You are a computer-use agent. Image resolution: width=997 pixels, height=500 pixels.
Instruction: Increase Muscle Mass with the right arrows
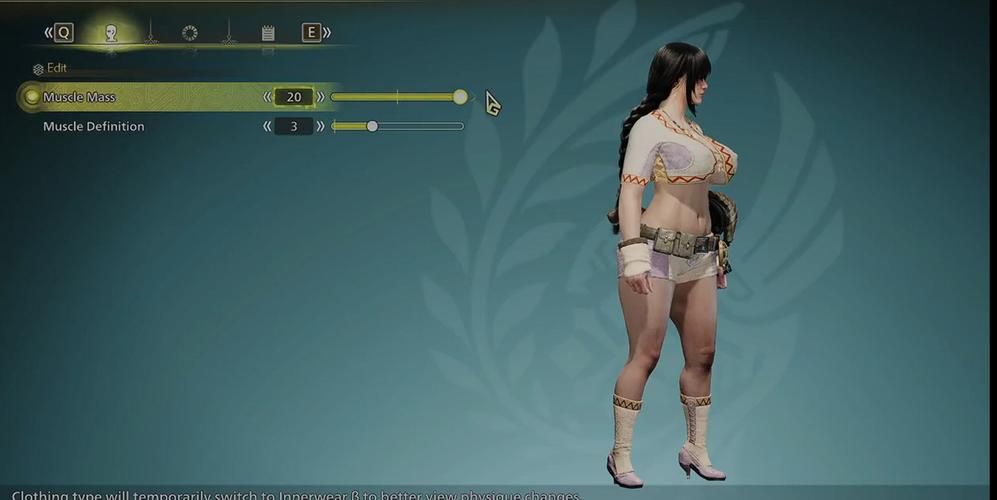320,97
